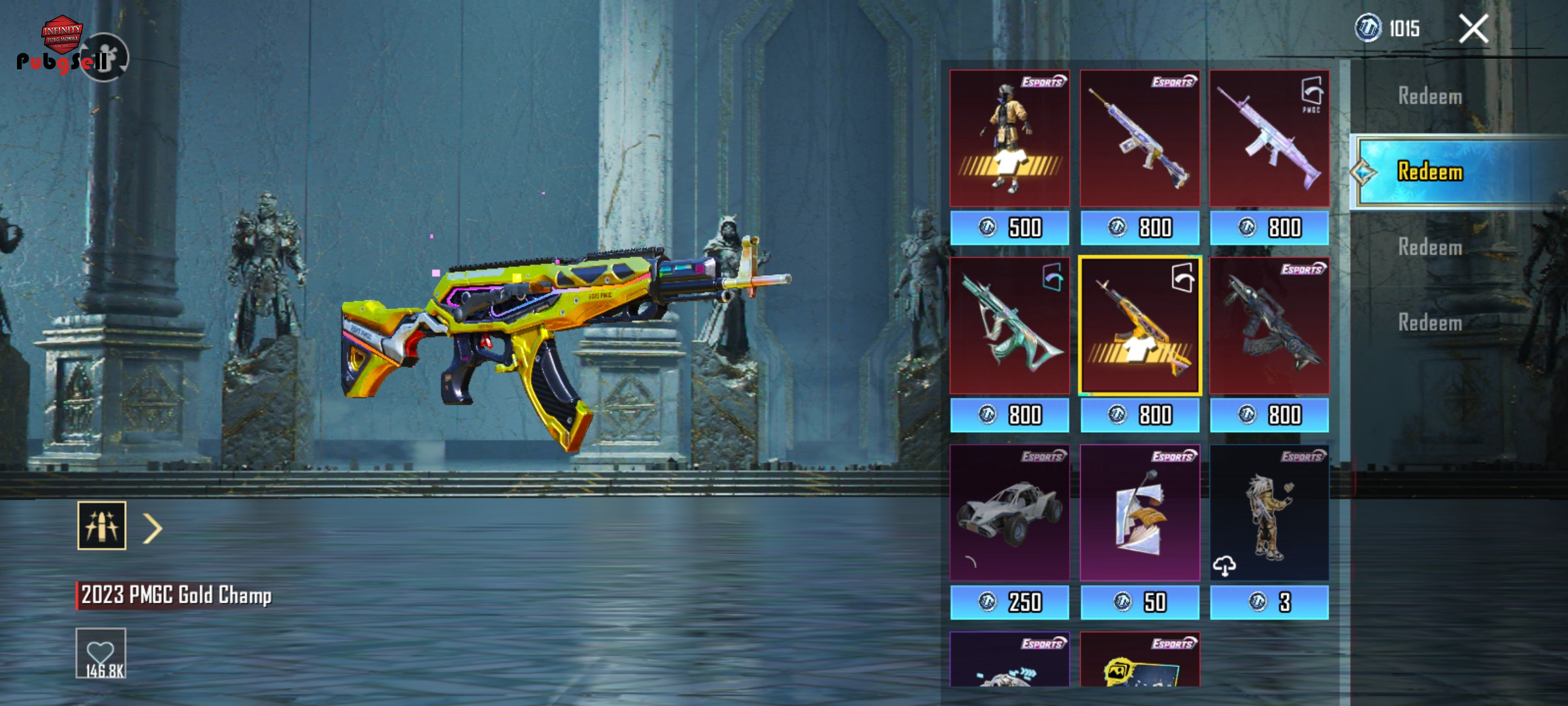Open the coin balance showing 1015

(1388, 29)
